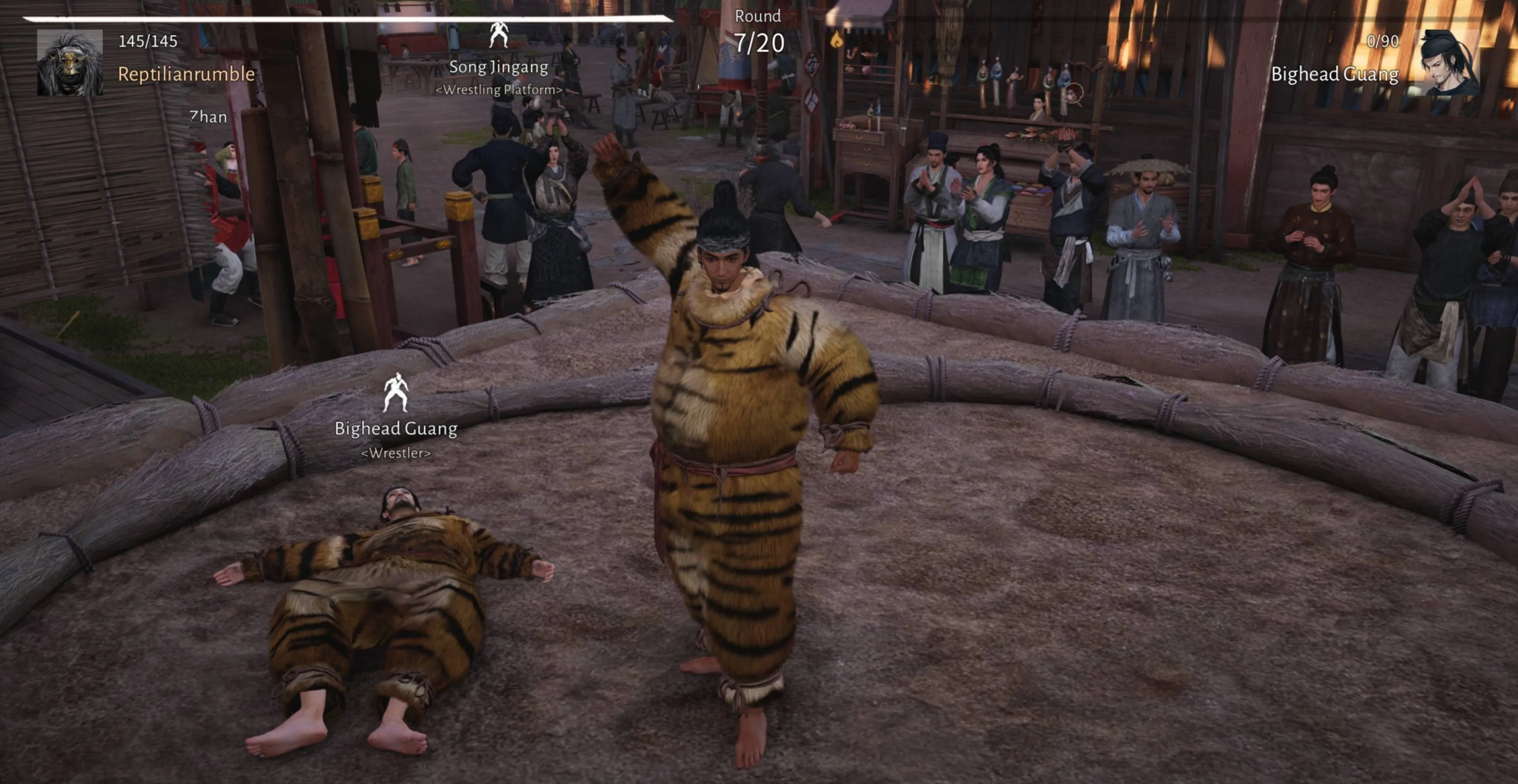Image resolution: width=1518 pixels, height=784 pixels.
Task: Click Bighead Guang's opponent portrait
Action: (1449, 63)
